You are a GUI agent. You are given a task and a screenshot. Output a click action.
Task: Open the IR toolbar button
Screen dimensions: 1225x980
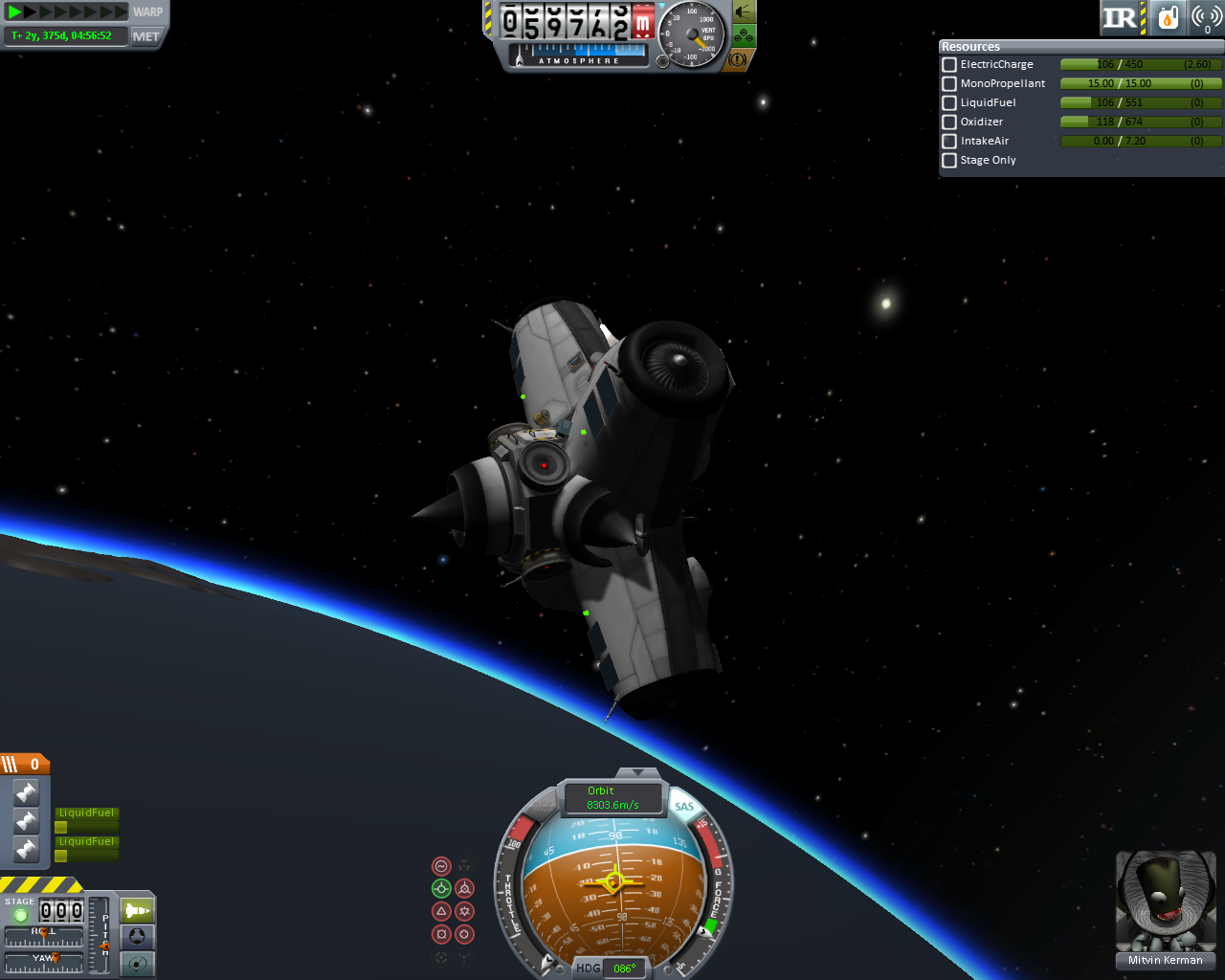click(1122, 17)
